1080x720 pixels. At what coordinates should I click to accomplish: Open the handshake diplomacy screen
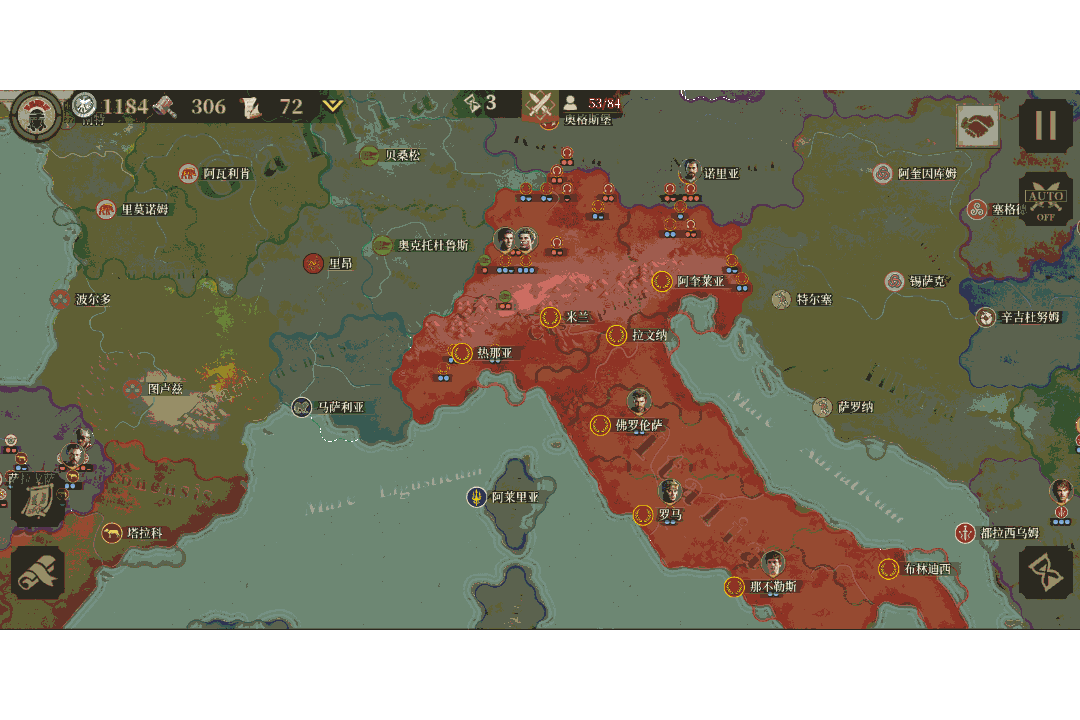click(x=977, y=127)
